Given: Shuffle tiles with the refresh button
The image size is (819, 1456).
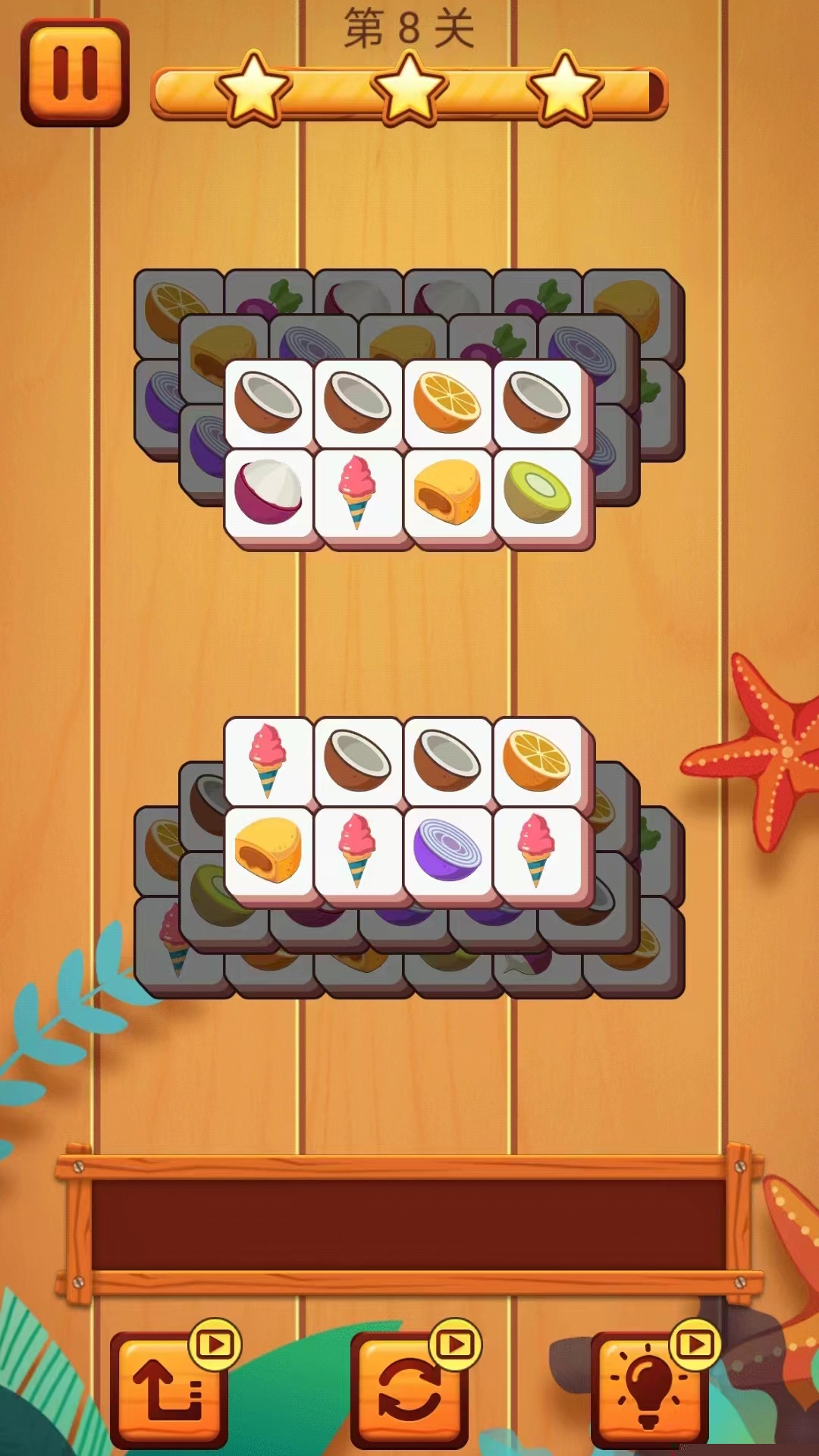Looking at the screenshot, I should [x=409, y=1389].
